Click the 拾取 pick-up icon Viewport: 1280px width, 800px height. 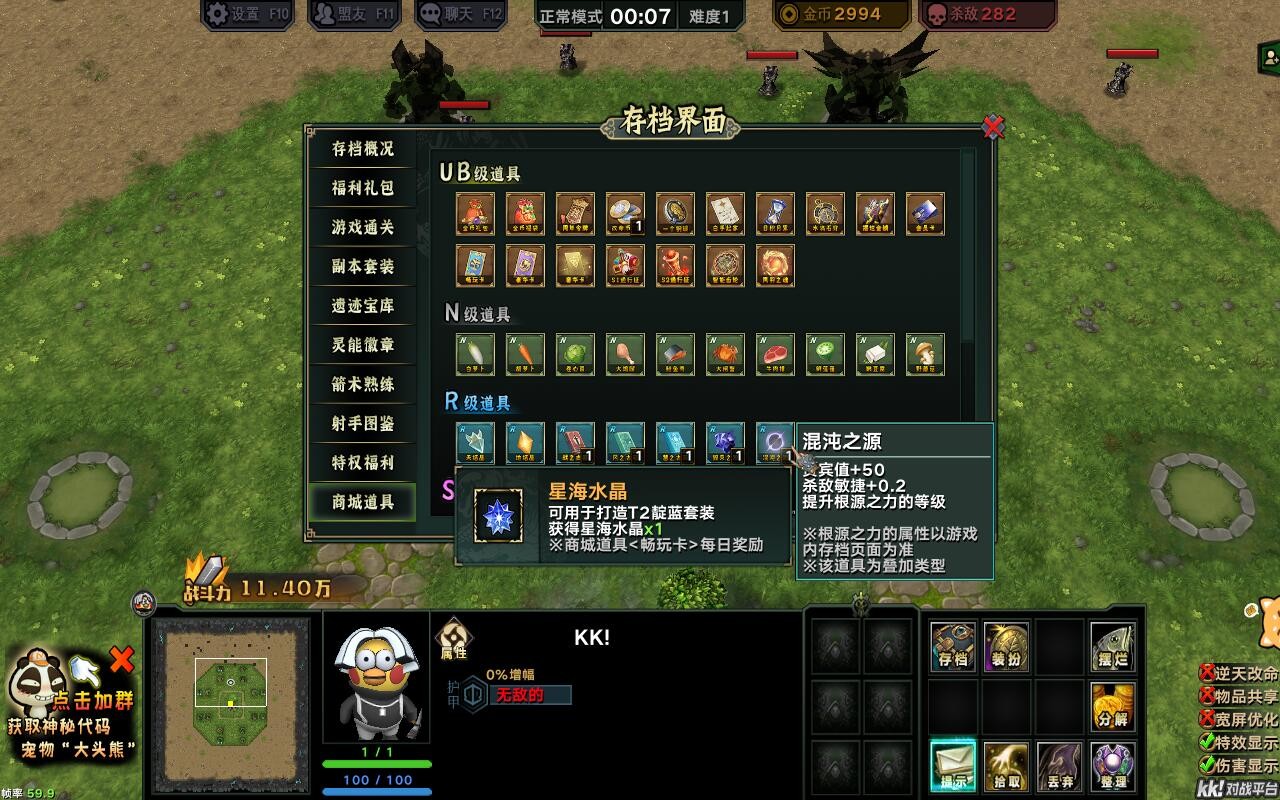pyautogui.click(x=1005, y=765)
